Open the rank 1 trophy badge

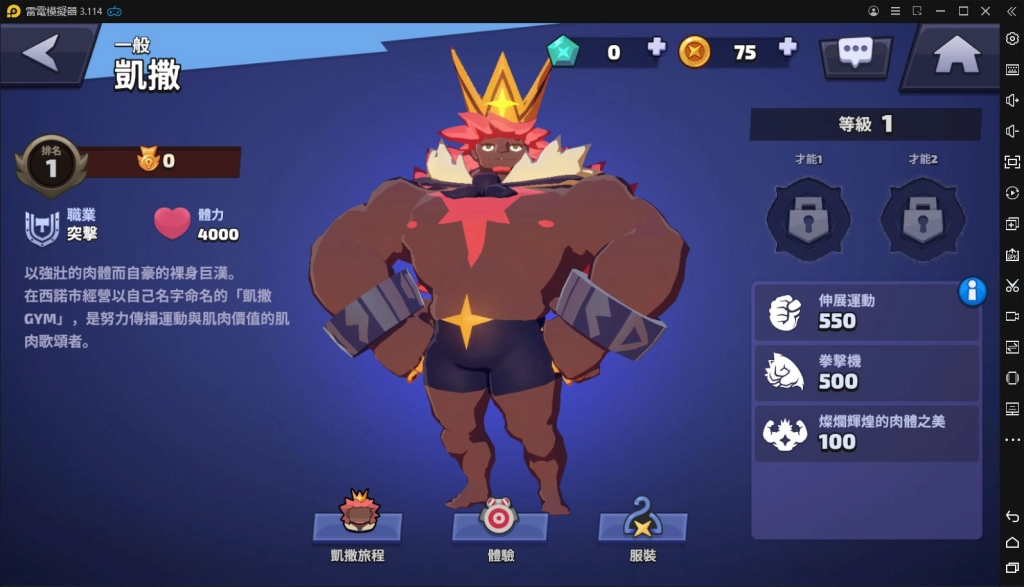tap(50, 166)
